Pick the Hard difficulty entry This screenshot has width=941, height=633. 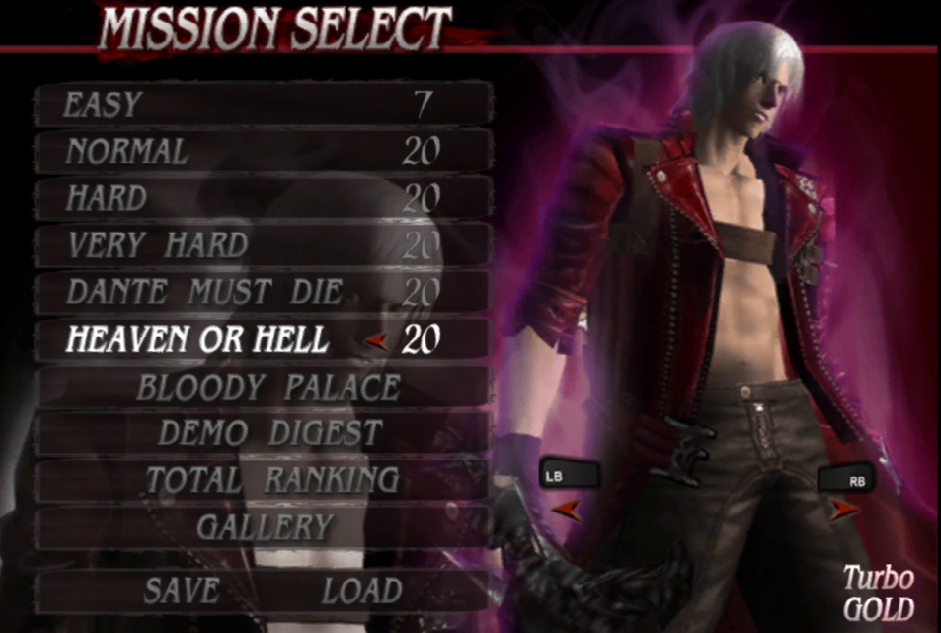[263, 198]
